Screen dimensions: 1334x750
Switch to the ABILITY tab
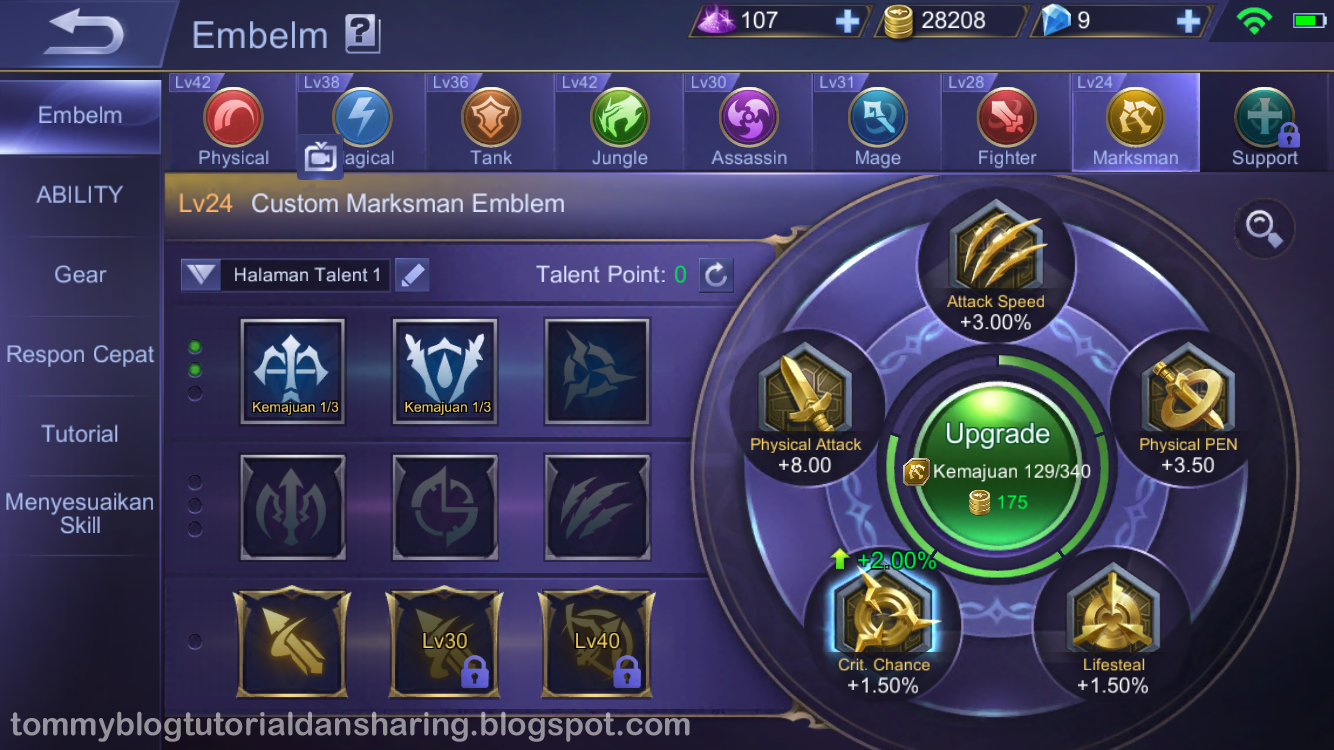click(x=80, y=195)
